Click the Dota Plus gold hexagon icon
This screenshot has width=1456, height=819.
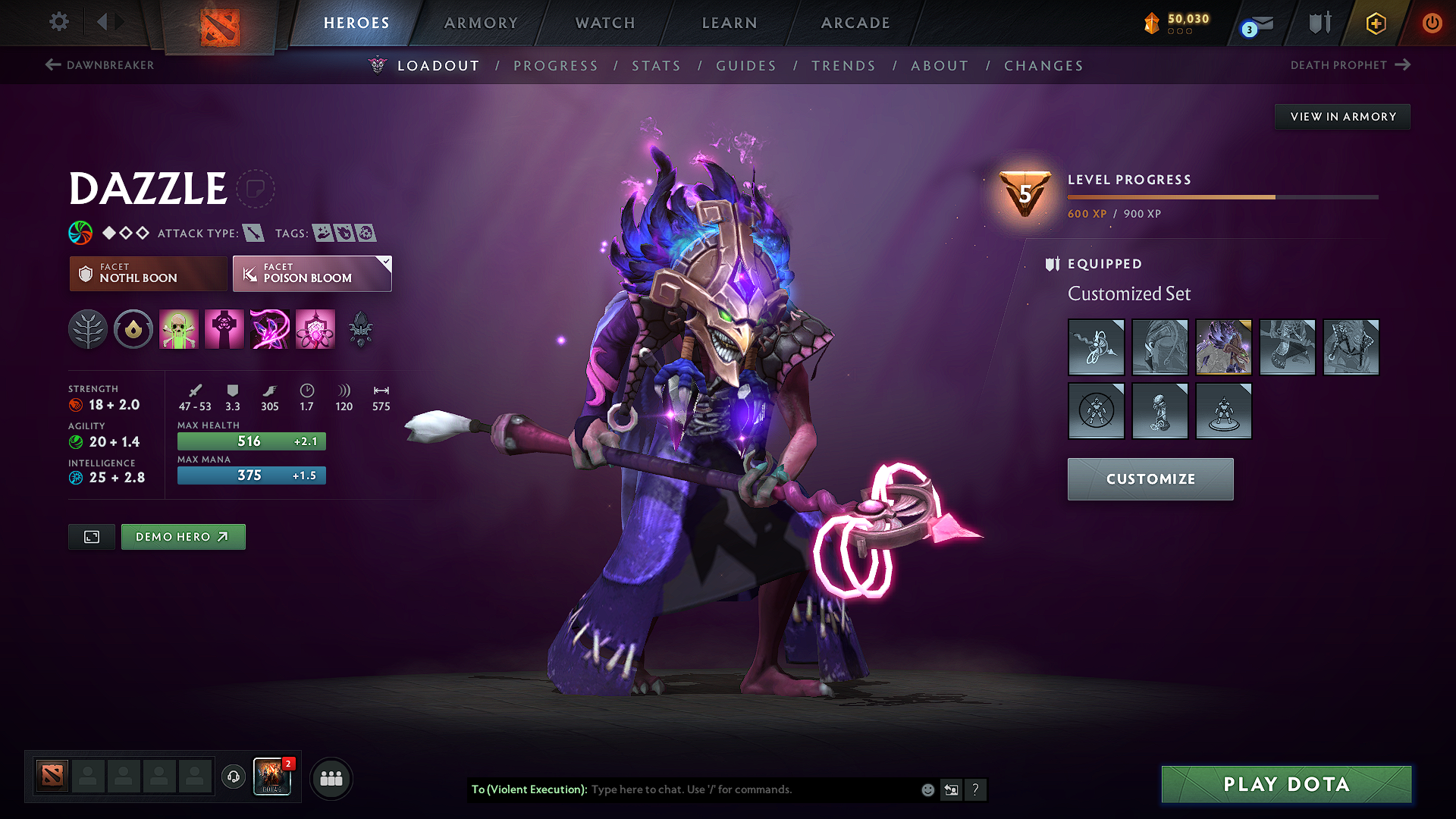click(x=1375, y=23)
